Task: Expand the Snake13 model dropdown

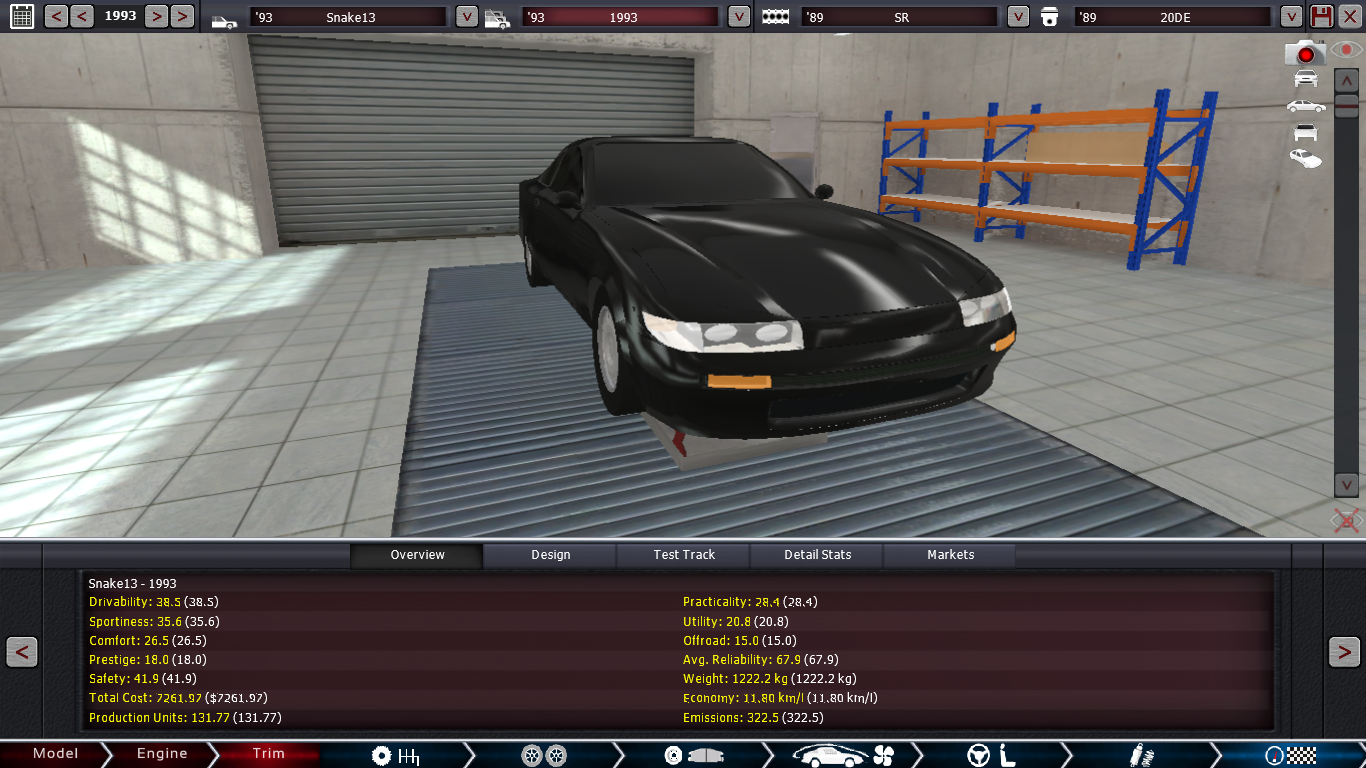Action: (x=466, y=16)
